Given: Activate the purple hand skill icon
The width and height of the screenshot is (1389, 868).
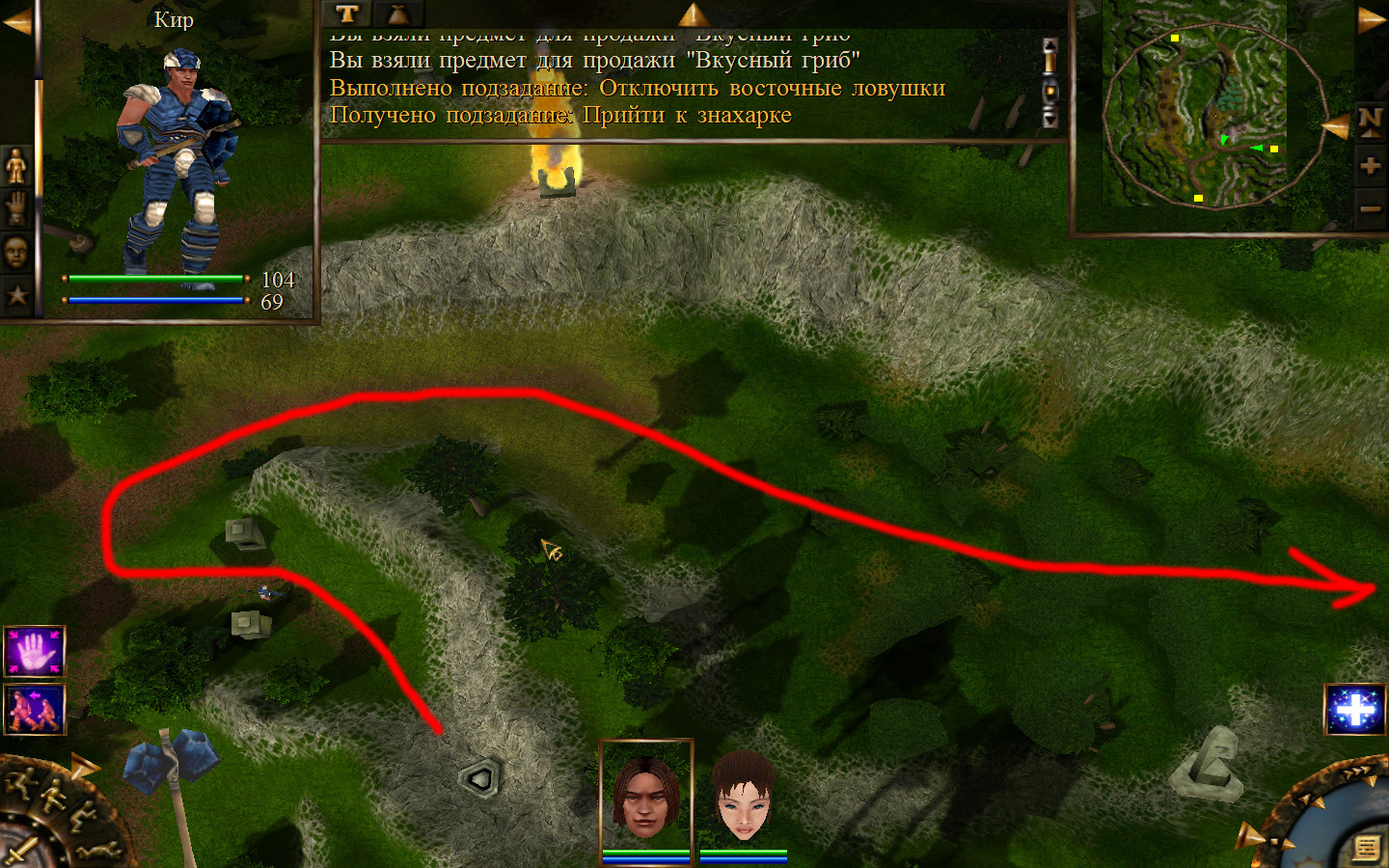Looking at the screenshot, I should tap(35, 653).
